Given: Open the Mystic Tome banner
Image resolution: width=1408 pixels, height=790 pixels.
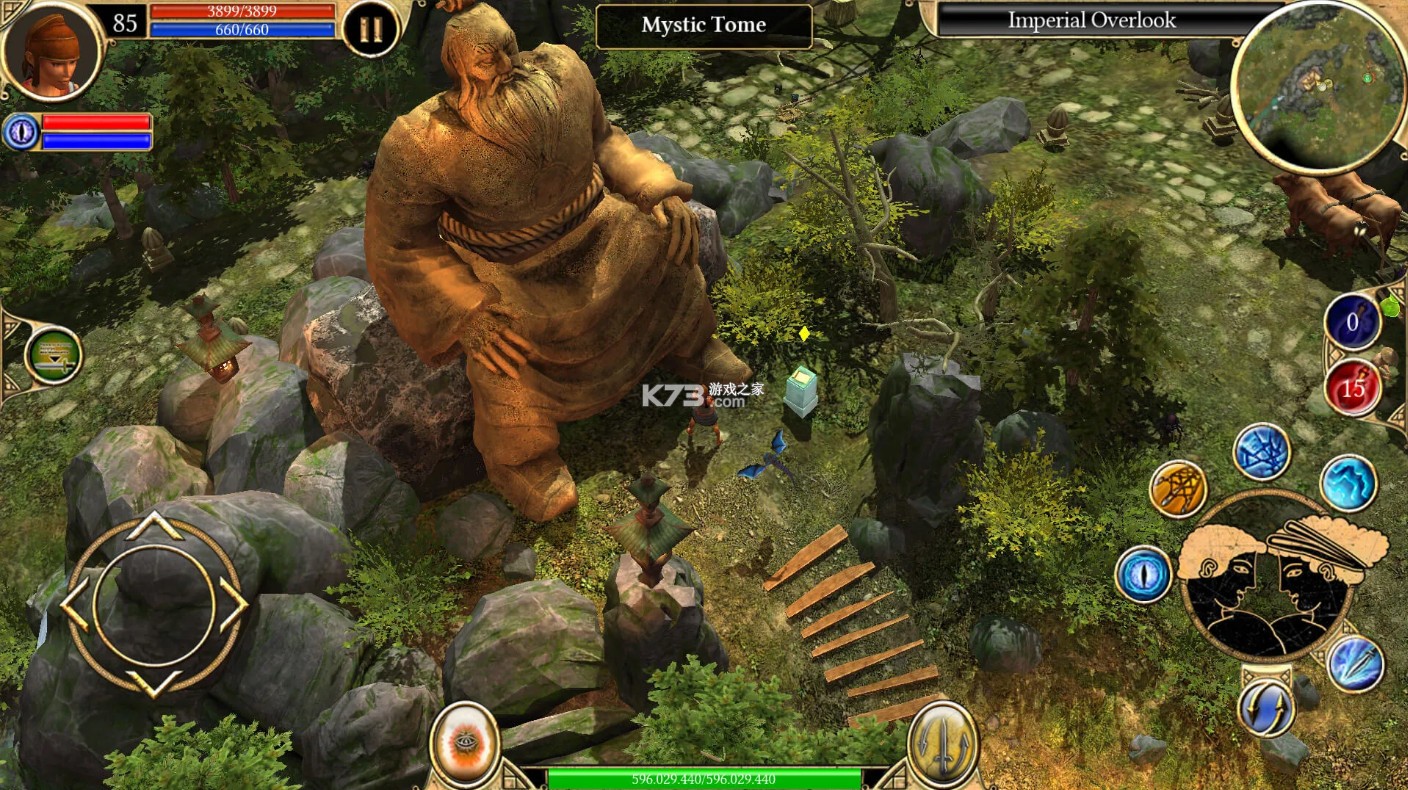Looking at the screenshot, I should click(703, 25).
